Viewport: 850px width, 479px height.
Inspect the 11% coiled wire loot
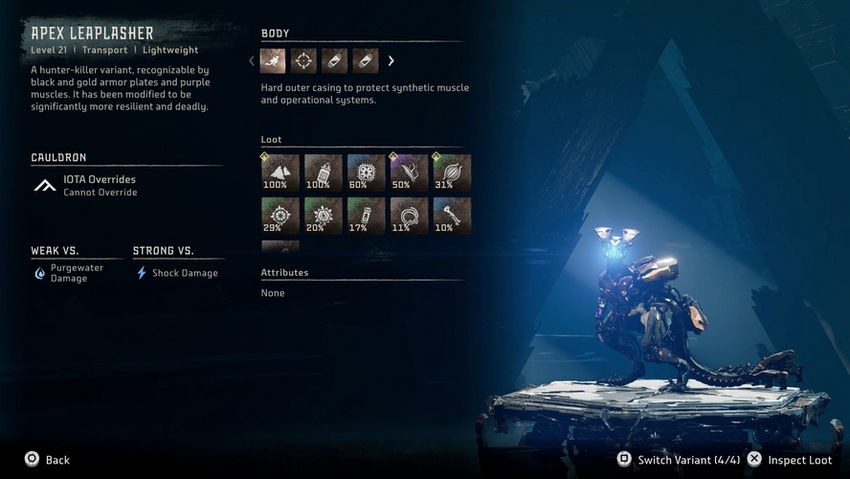click(x=409, y=215)
